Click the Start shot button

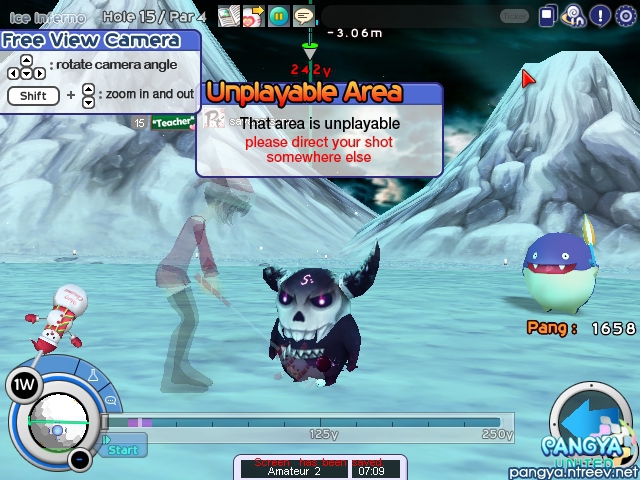123,449
